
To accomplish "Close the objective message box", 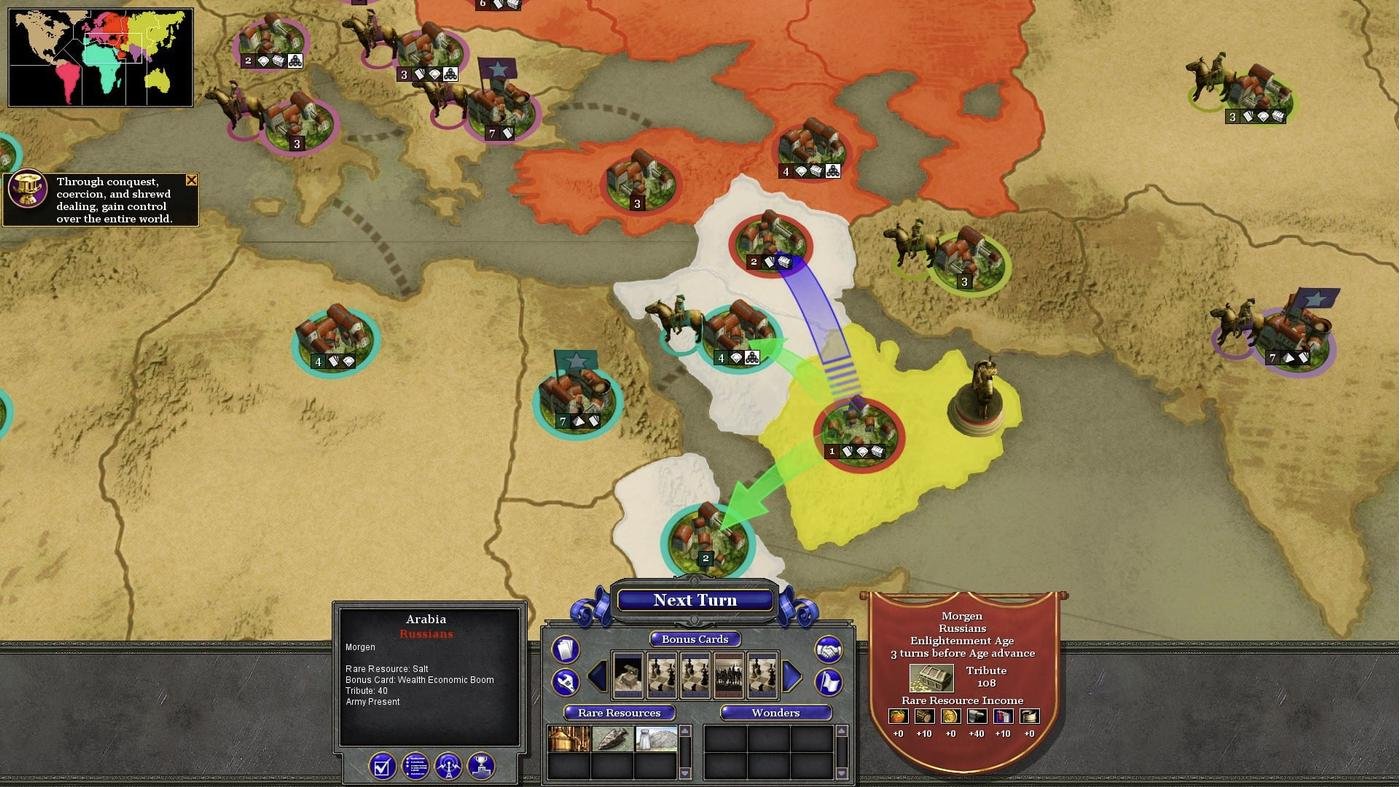I will pyautogui.click(x=191, y=181).
